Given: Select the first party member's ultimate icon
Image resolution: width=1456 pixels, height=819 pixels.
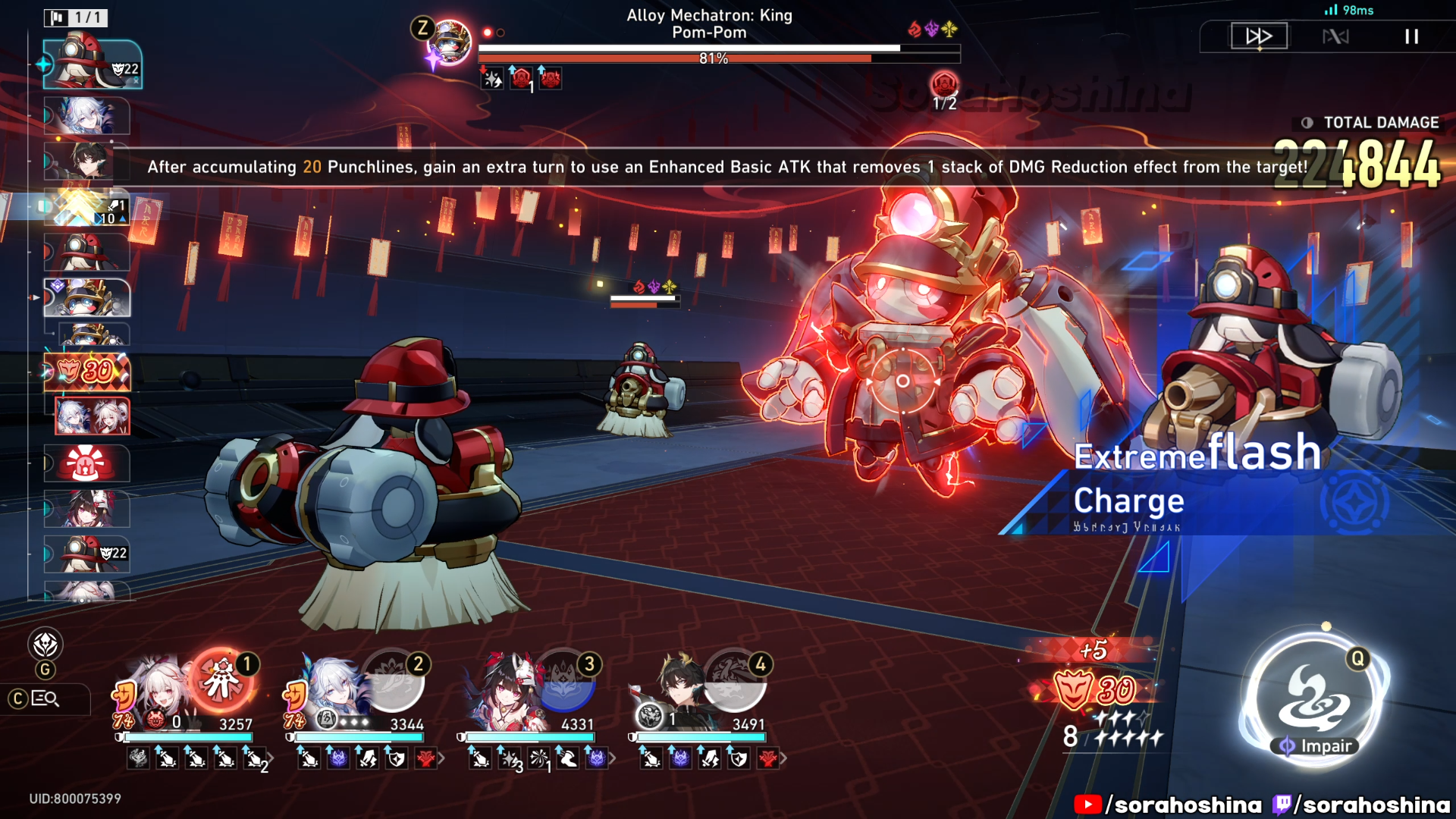Looking at the screenshot, I should [221, 679].
